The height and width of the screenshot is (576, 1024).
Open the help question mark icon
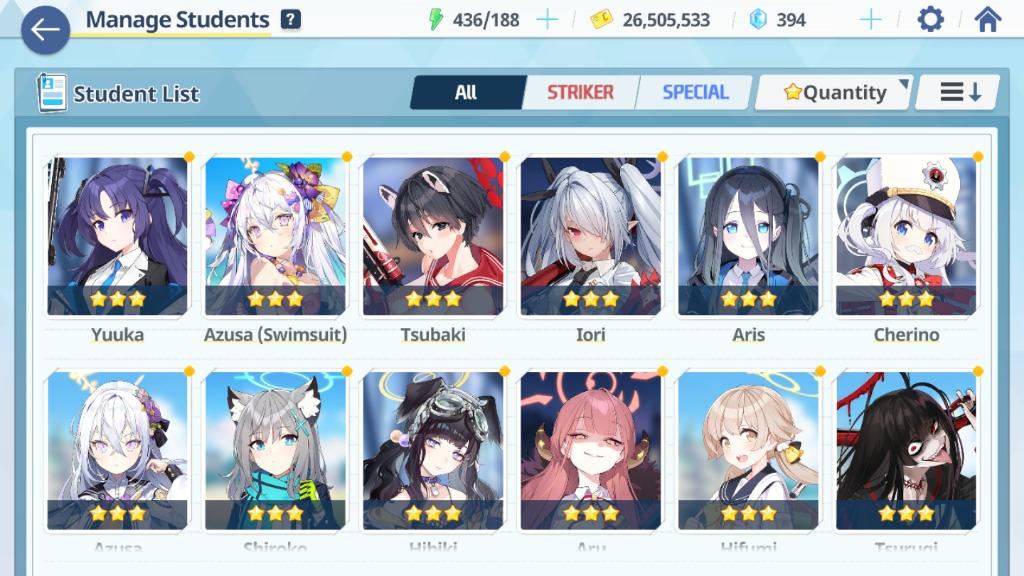(291, 19)
